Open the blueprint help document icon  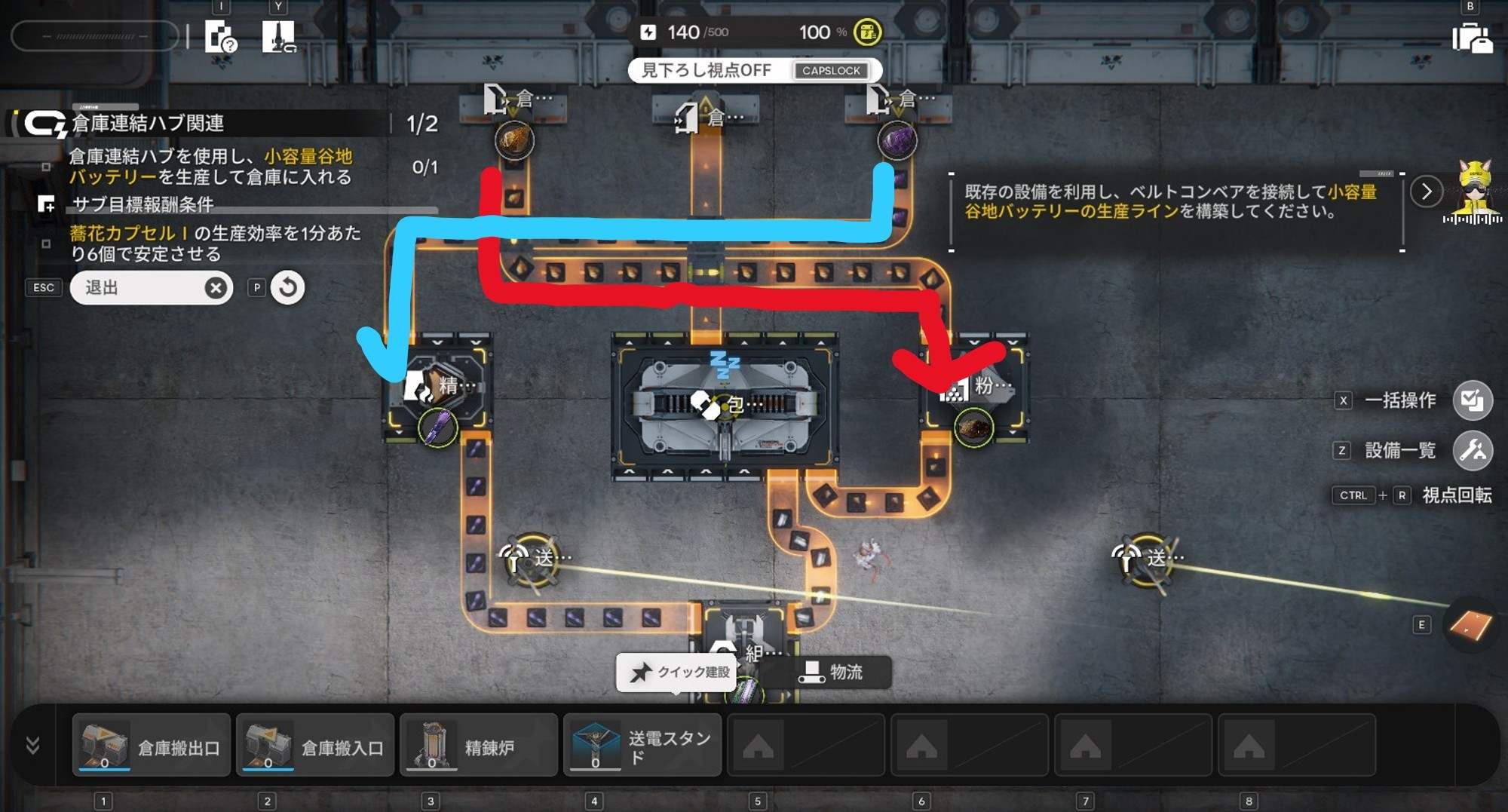tap(221, 37)
